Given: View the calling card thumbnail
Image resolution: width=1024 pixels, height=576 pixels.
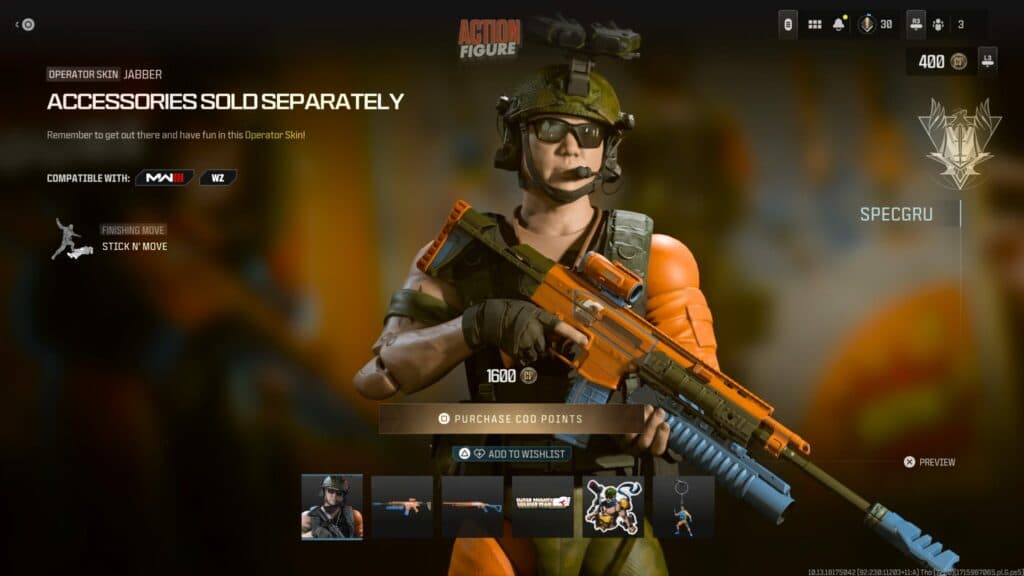Looking at the screenshot, I should point(543,507).
